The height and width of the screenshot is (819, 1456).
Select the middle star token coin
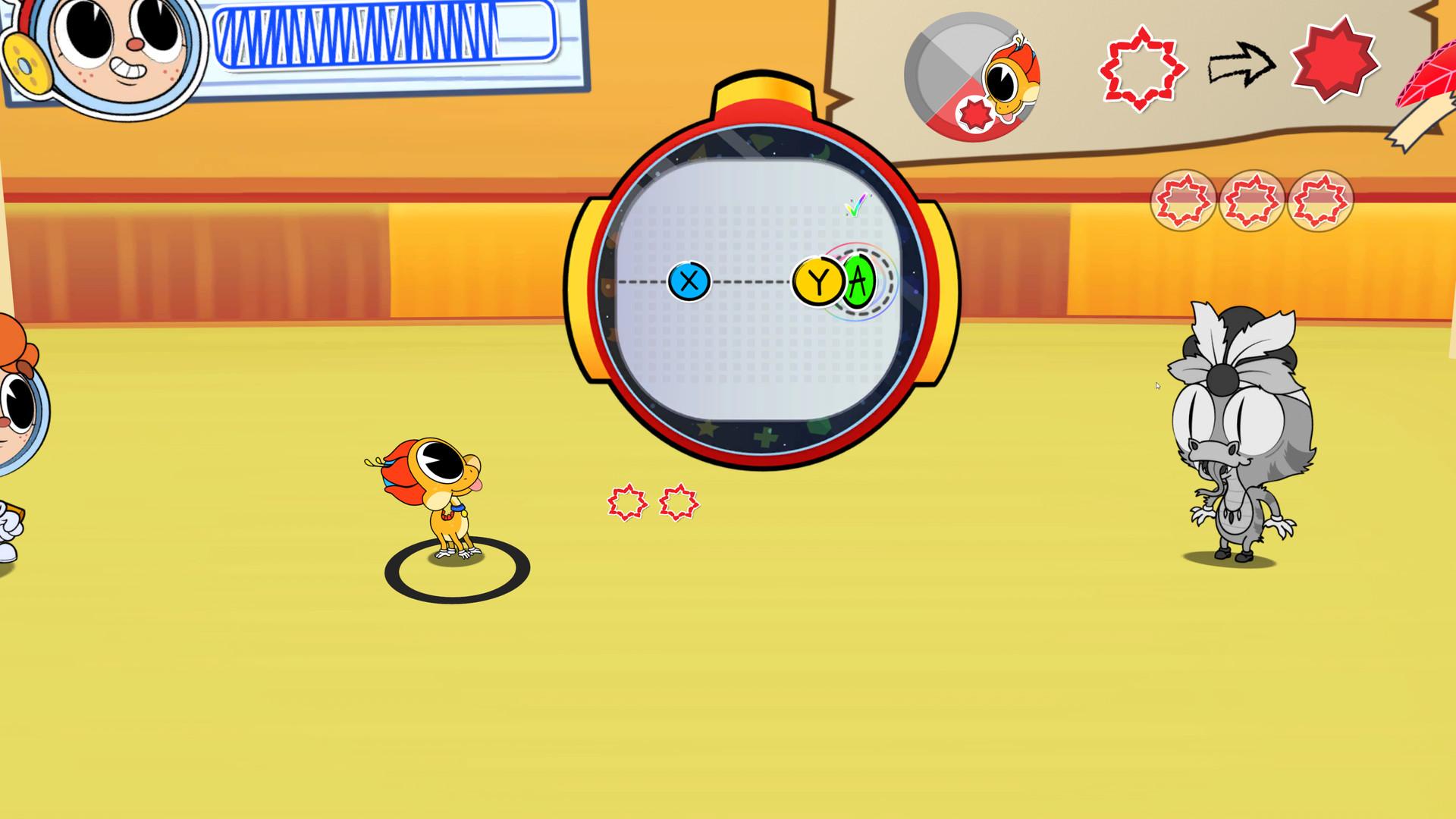coord(1251,201)
